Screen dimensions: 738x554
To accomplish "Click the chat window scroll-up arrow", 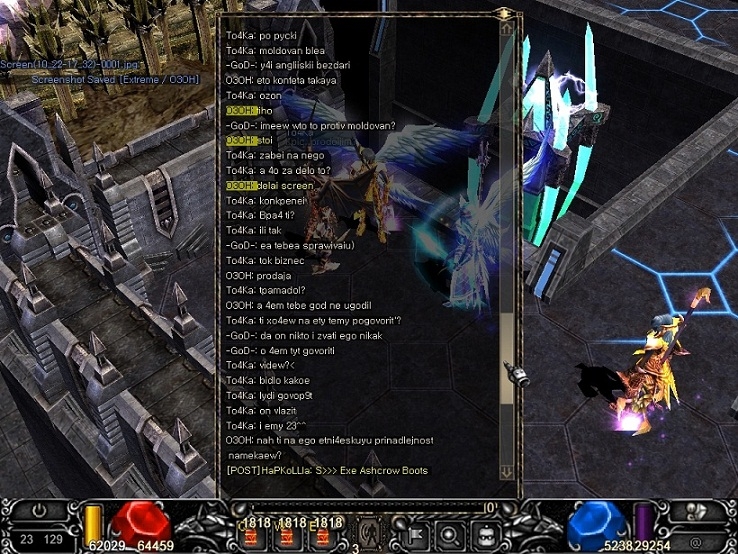I will click(x=506, y=30).
